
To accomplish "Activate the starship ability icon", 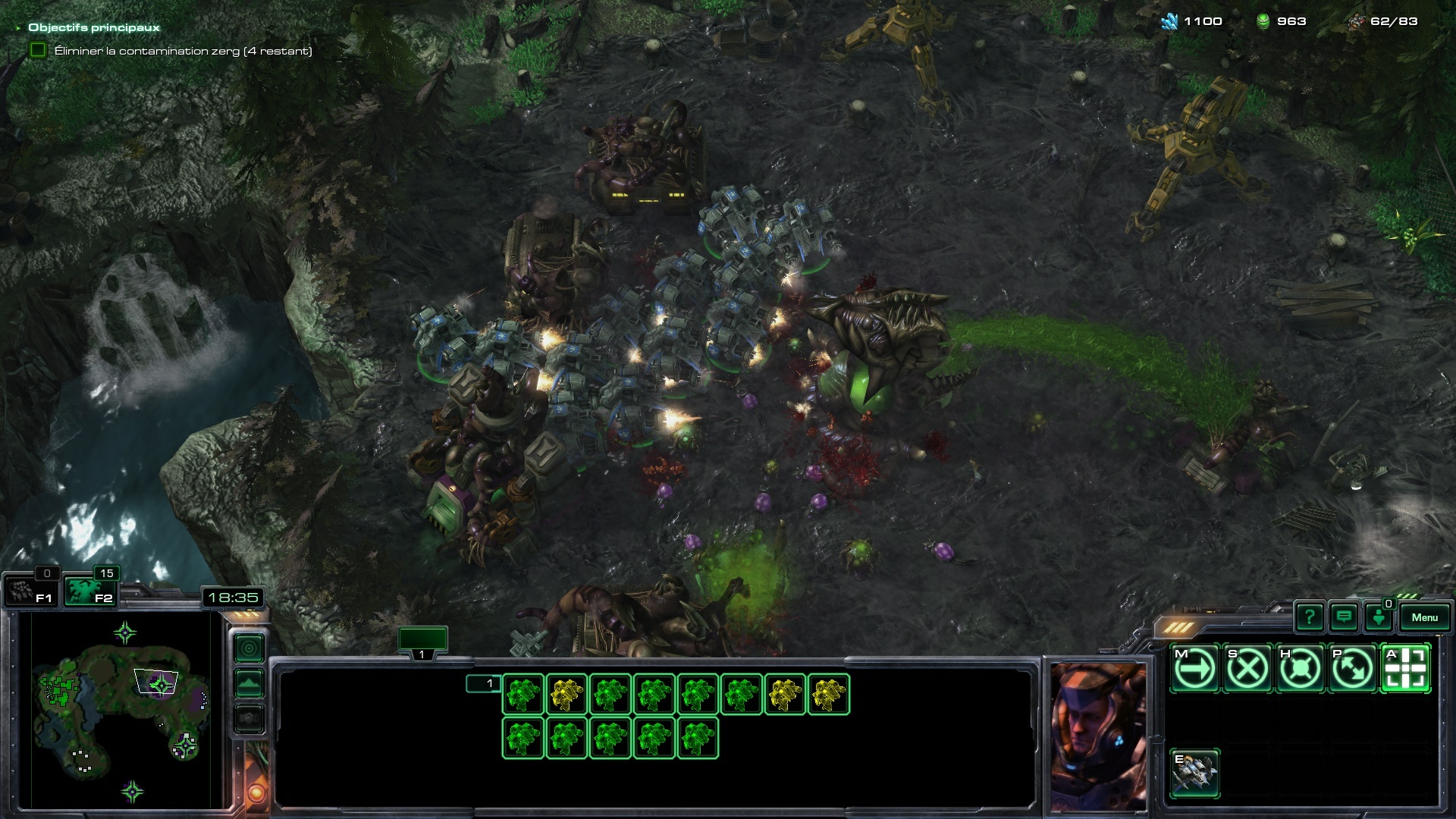I will pyautogui.click(x=1194, y=773).
